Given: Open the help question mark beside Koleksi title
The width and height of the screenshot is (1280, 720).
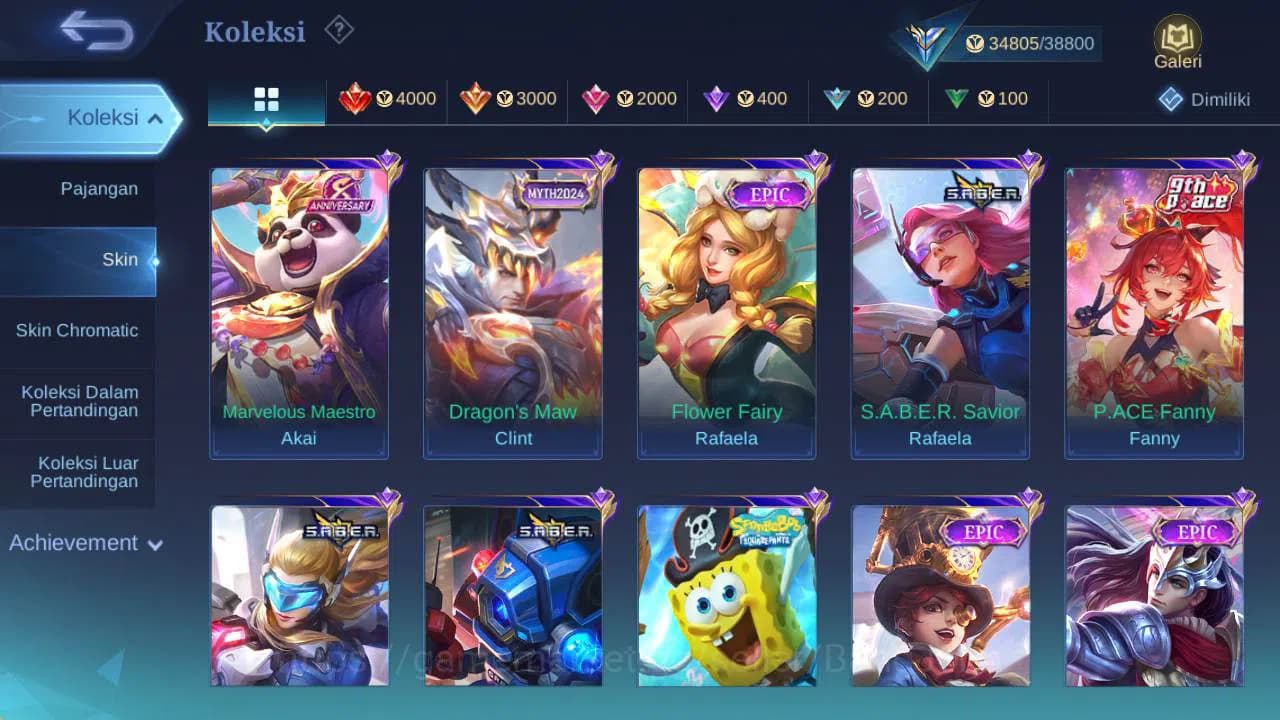Looking at the screenshot, I should coord(338,31).
